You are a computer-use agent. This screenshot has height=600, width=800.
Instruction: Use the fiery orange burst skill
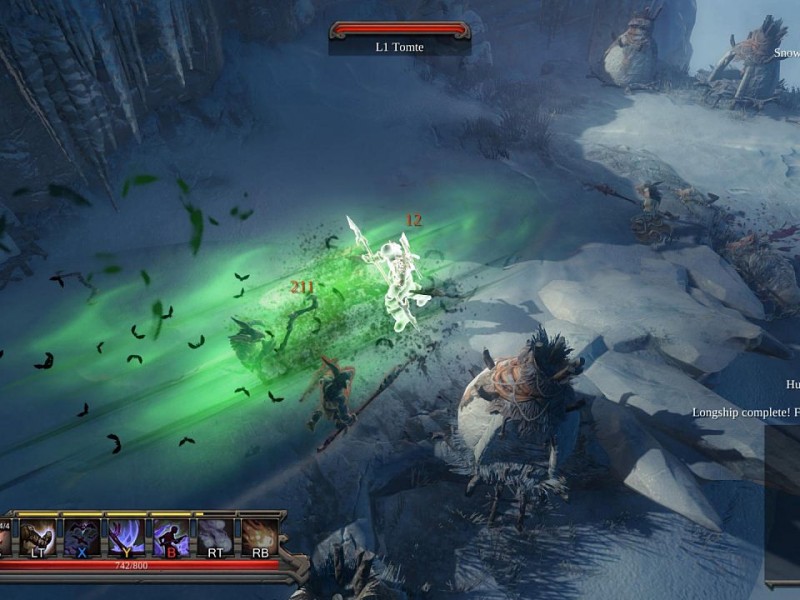259,537
